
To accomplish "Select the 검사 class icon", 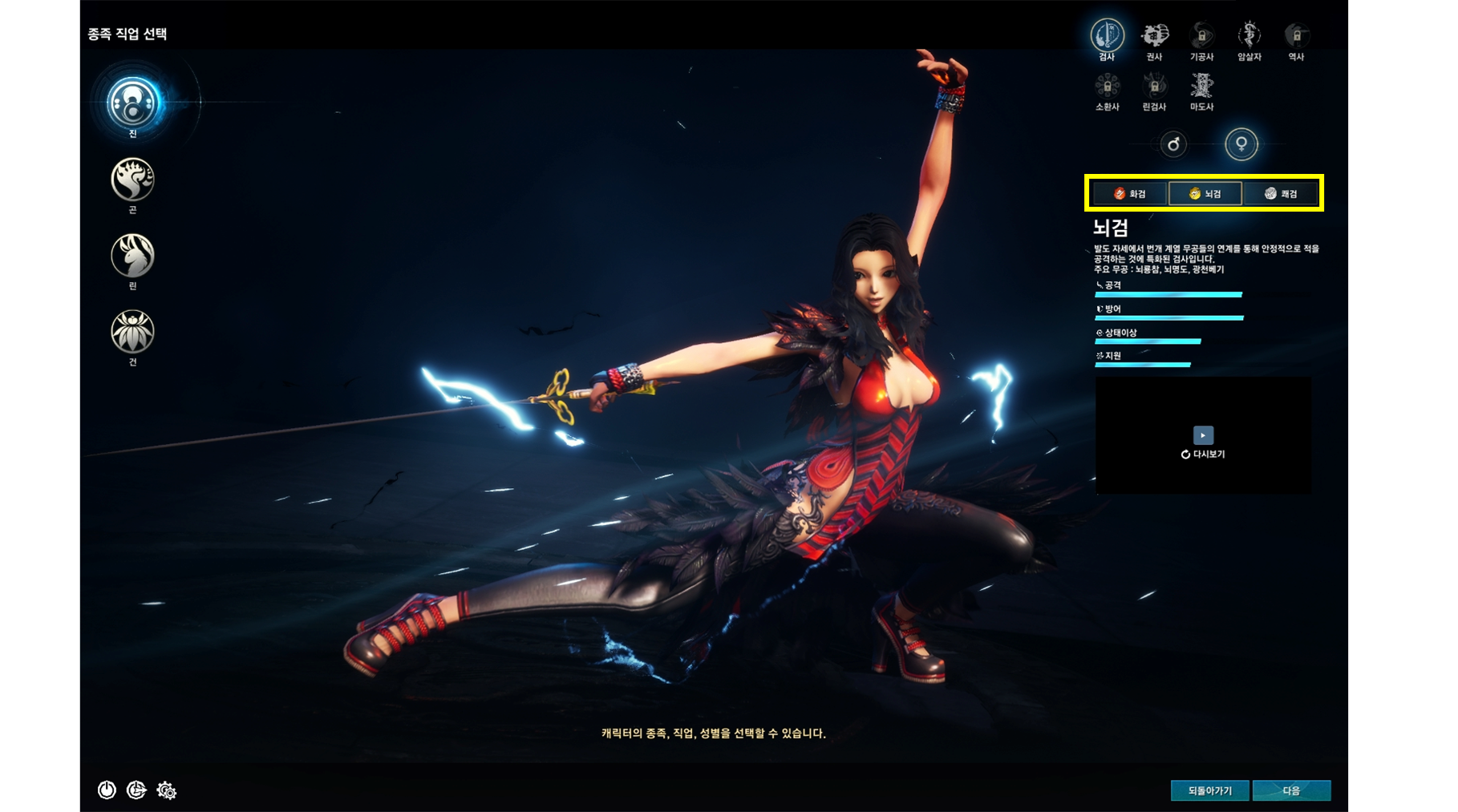I will click(1108, 35).
